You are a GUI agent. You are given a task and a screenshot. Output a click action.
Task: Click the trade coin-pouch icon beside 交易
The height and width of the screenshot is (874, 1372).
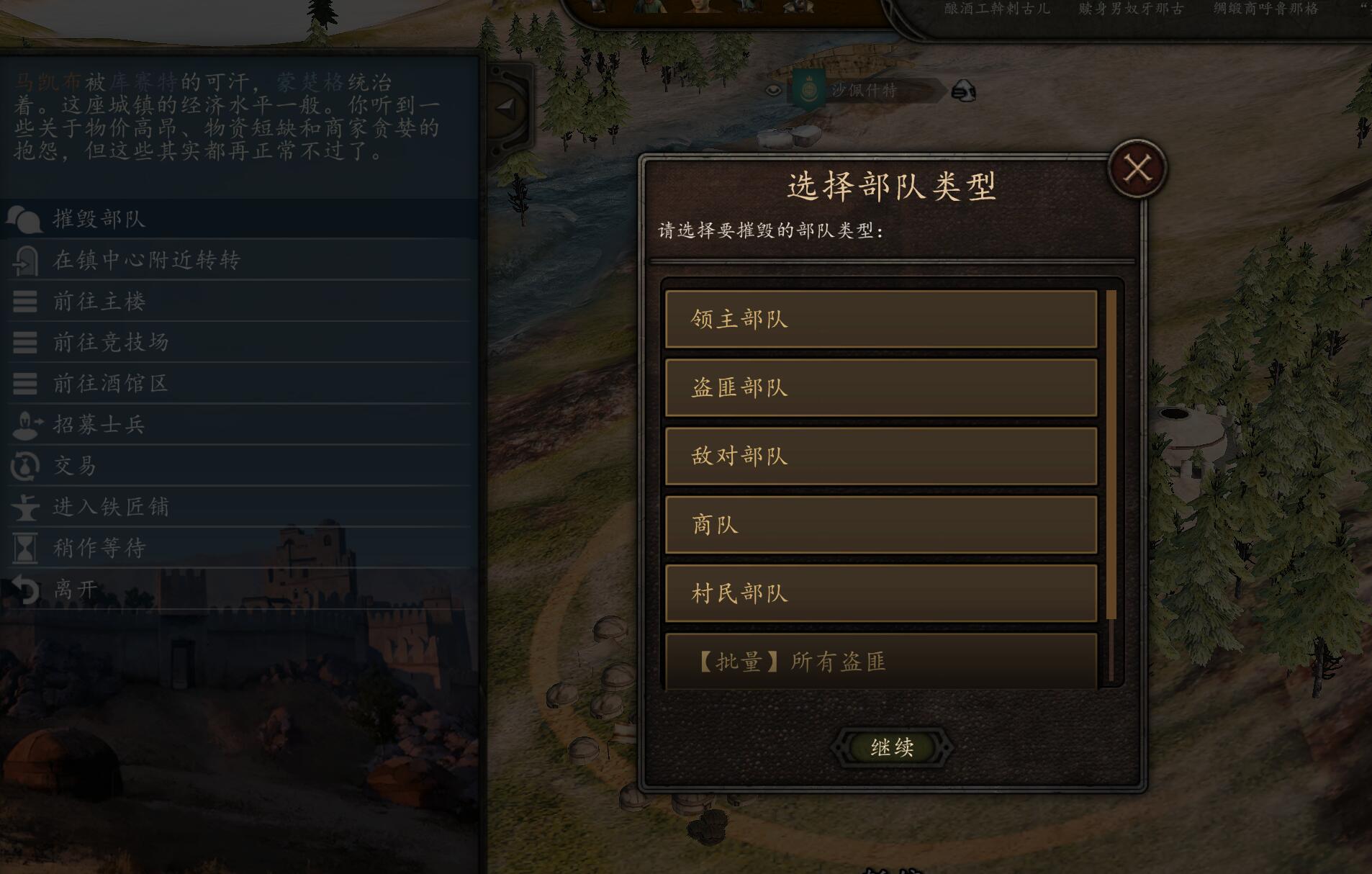click(x=24, y=466)
